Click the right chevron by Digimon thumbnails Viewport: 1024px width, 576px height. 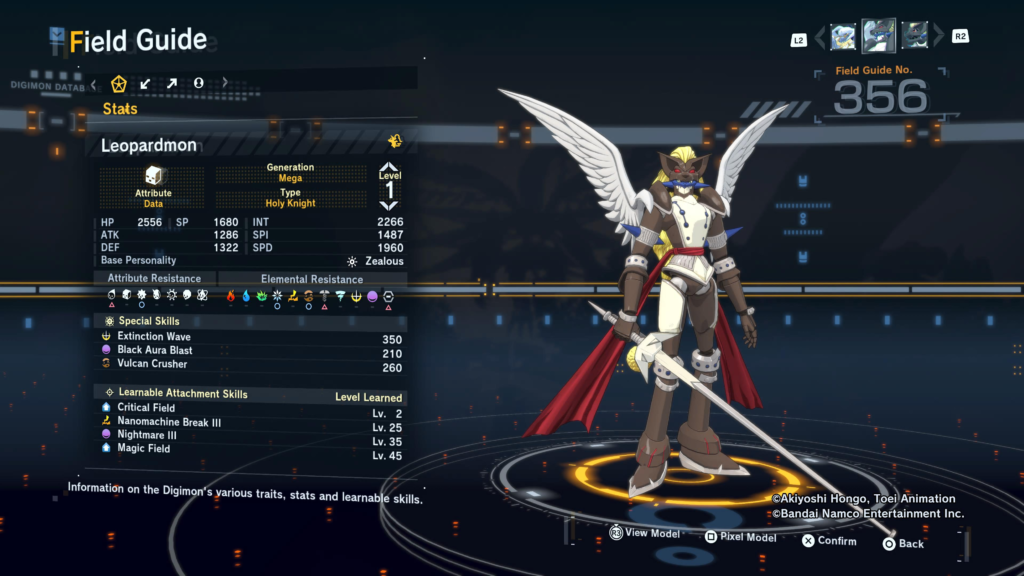[938, 38]
